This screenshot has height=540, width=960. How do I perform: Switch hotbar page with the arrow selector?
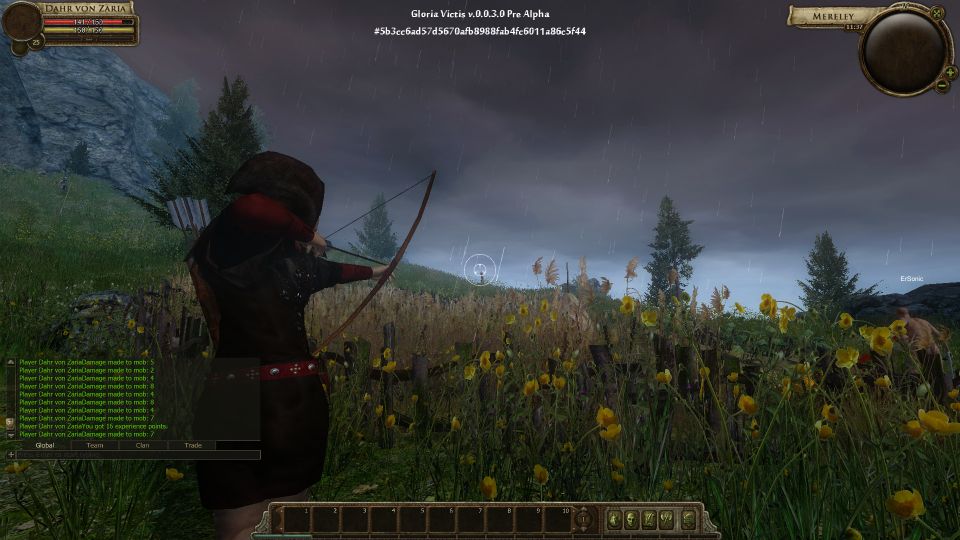pyautogui.click(x=585, y=519)
